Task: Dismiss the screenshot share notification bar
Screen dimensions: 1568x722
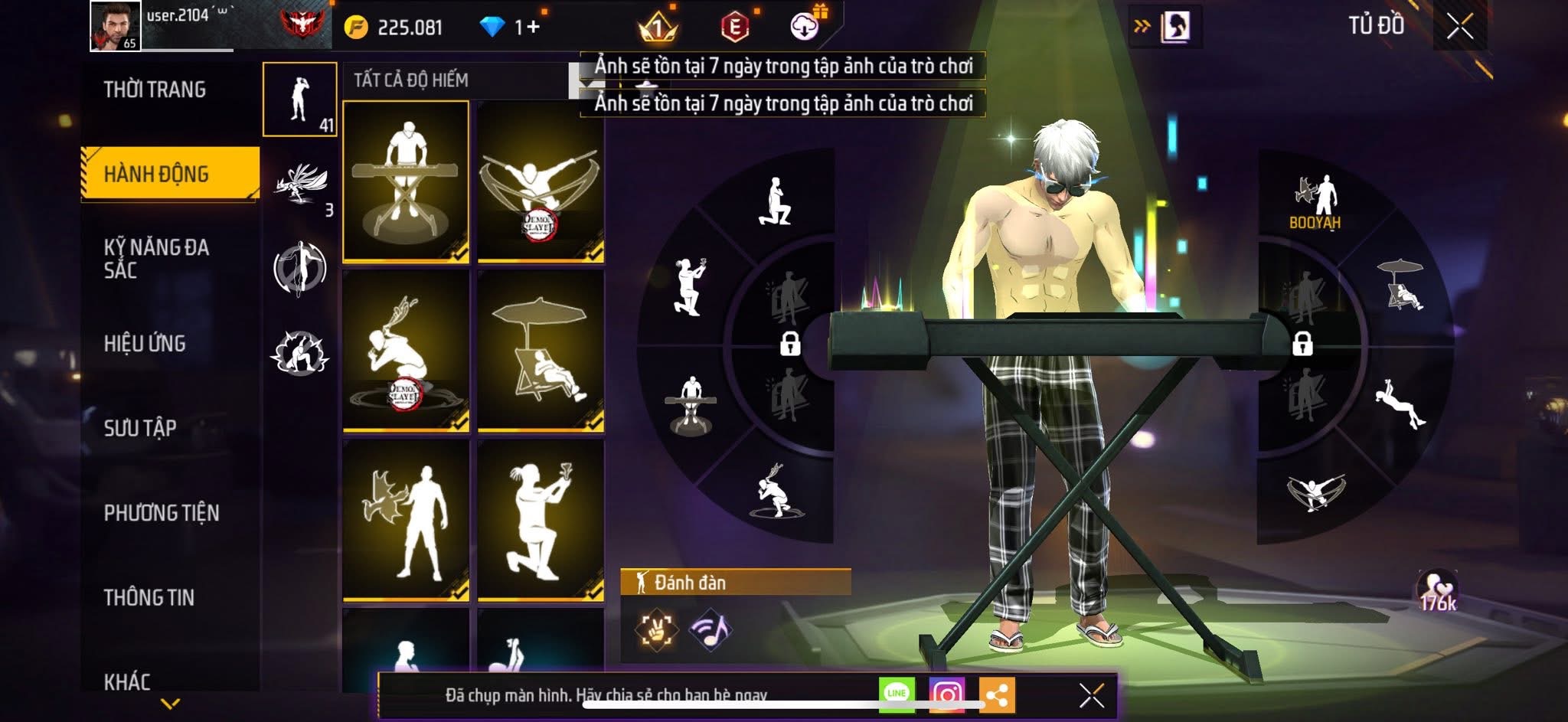Action: (1091, 695)
